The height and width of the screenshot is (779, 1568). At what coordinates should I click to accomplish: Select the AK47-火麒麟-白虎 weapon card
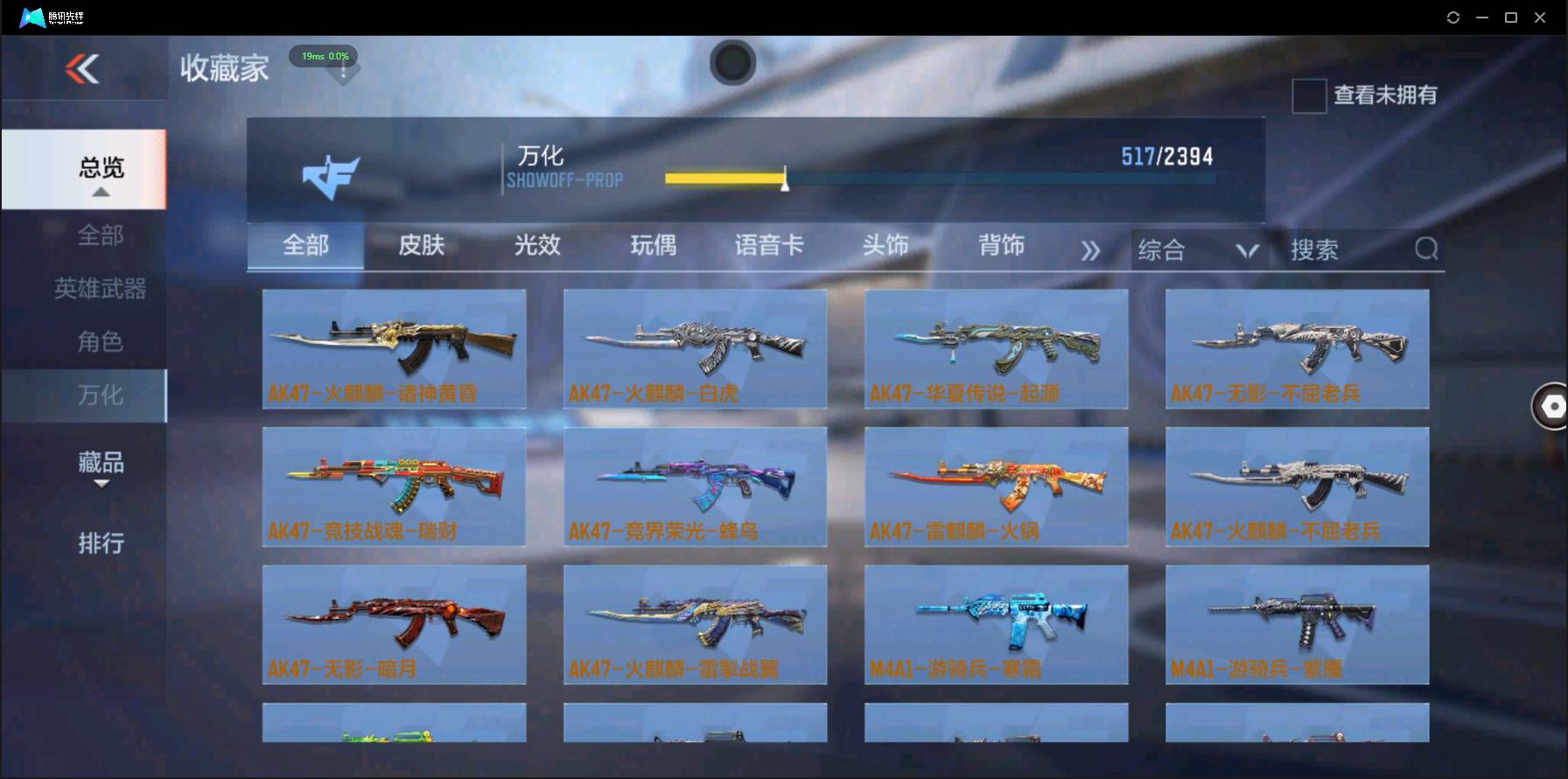click(695, 348)
